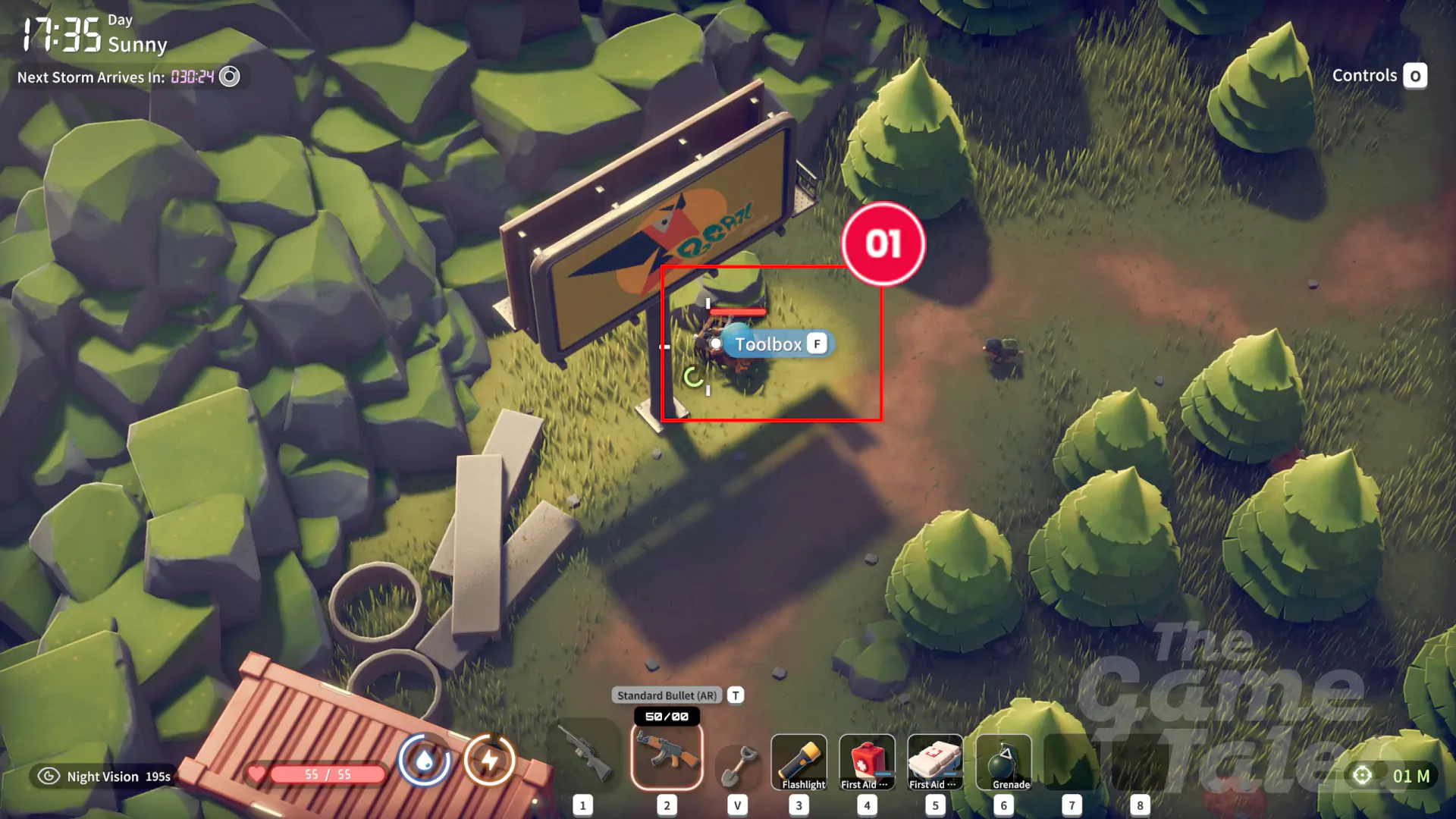
Task: Click the storm countdown icon
Action: [229, 77]
